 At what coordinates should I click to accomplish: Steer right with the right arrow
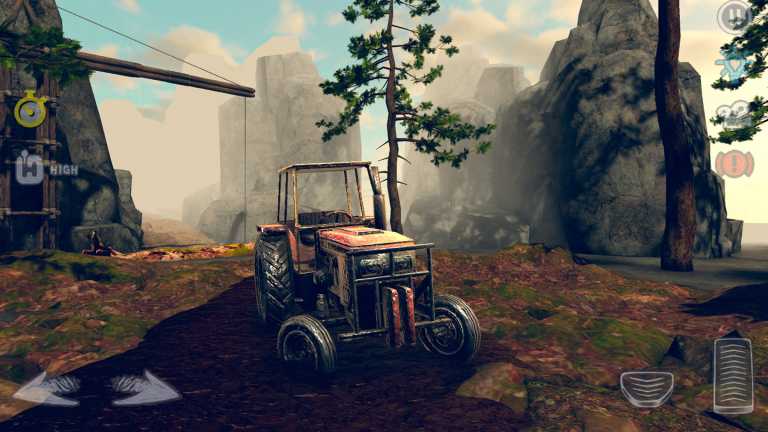[x=144, y=388]
